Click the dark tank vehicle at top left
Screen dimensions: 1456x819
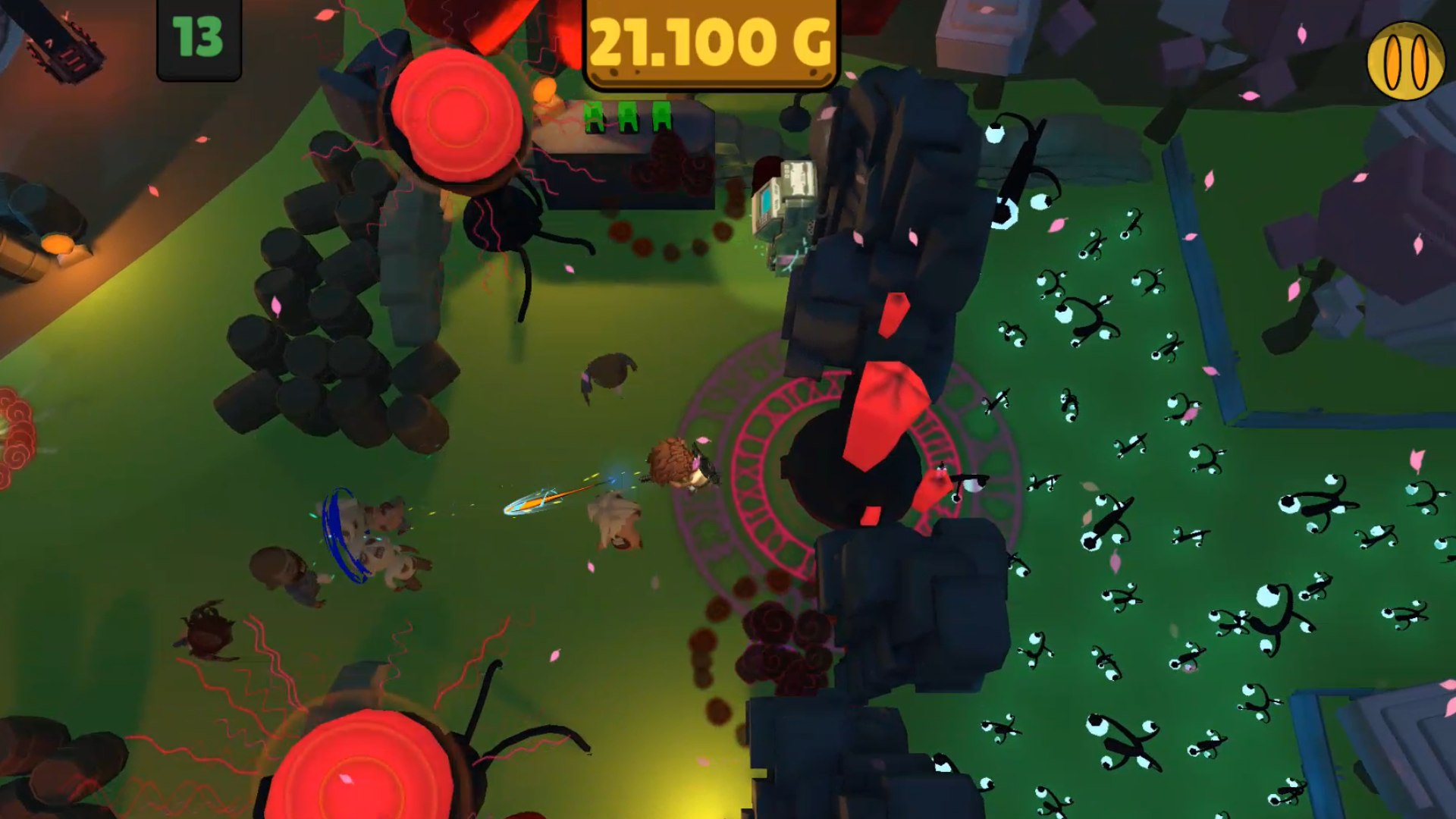[x=64, y=42]
